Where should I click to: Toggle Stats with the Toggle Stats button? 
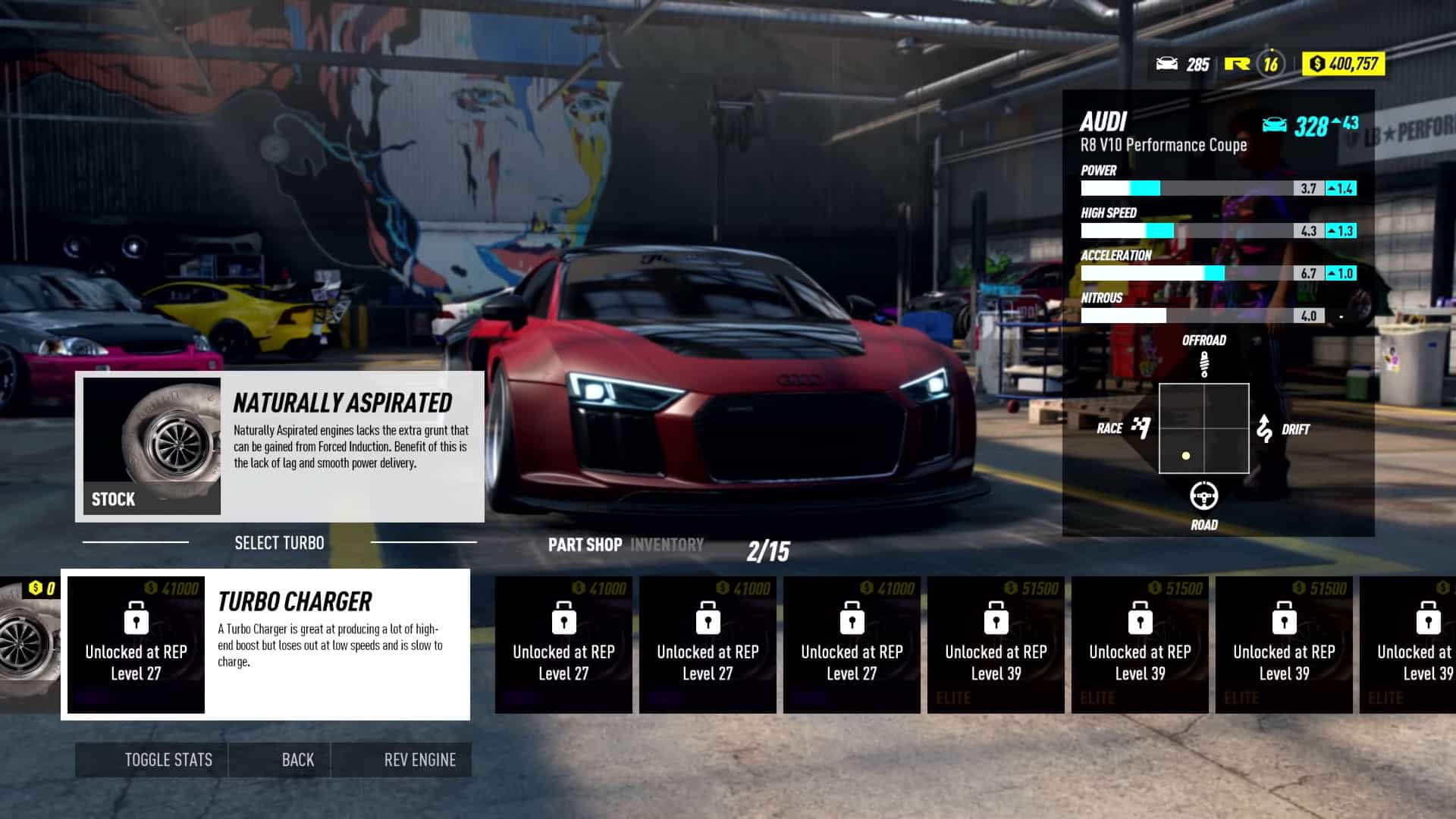tap(168, 759)
